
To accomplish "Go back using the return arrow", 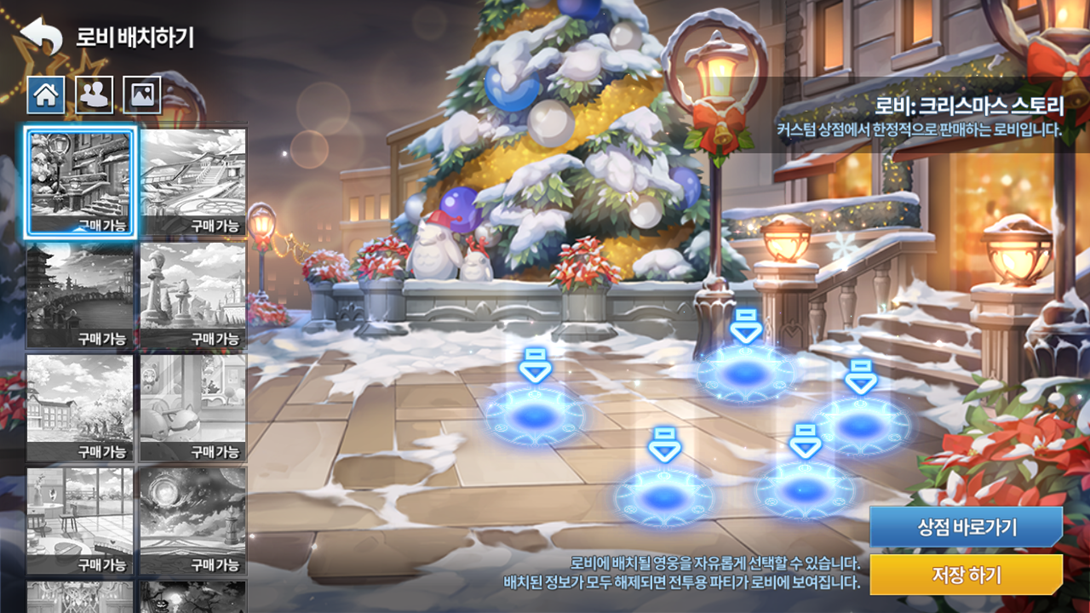I will coord(41,36).
